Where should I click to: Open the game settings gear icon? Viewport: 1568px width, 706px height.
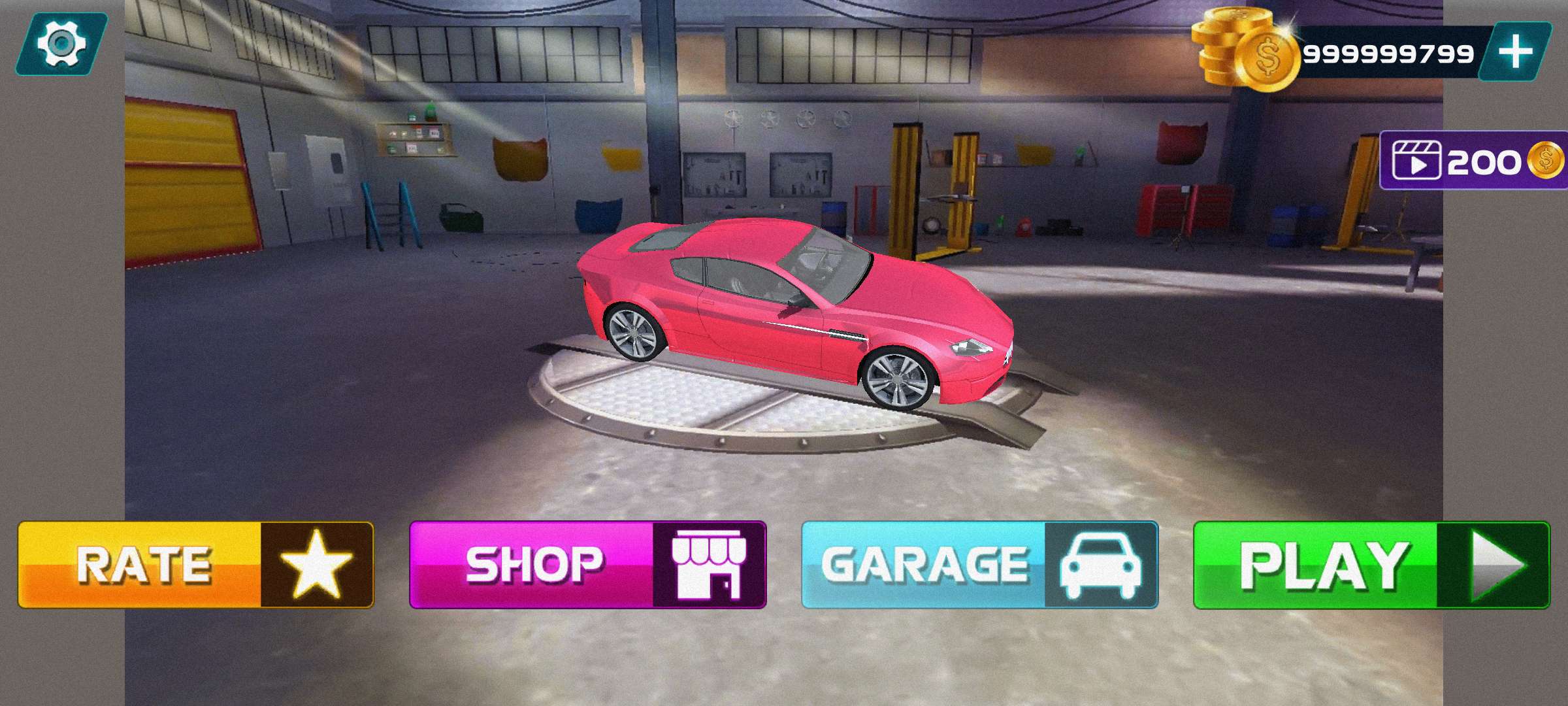(x=62, y=44)
